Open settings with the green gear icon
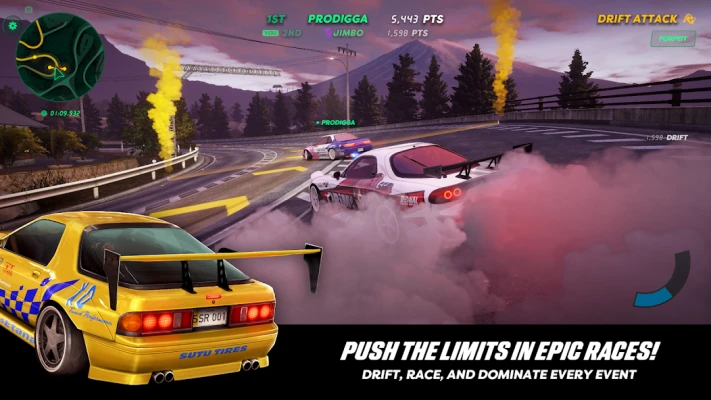 (x=13, y=25)
